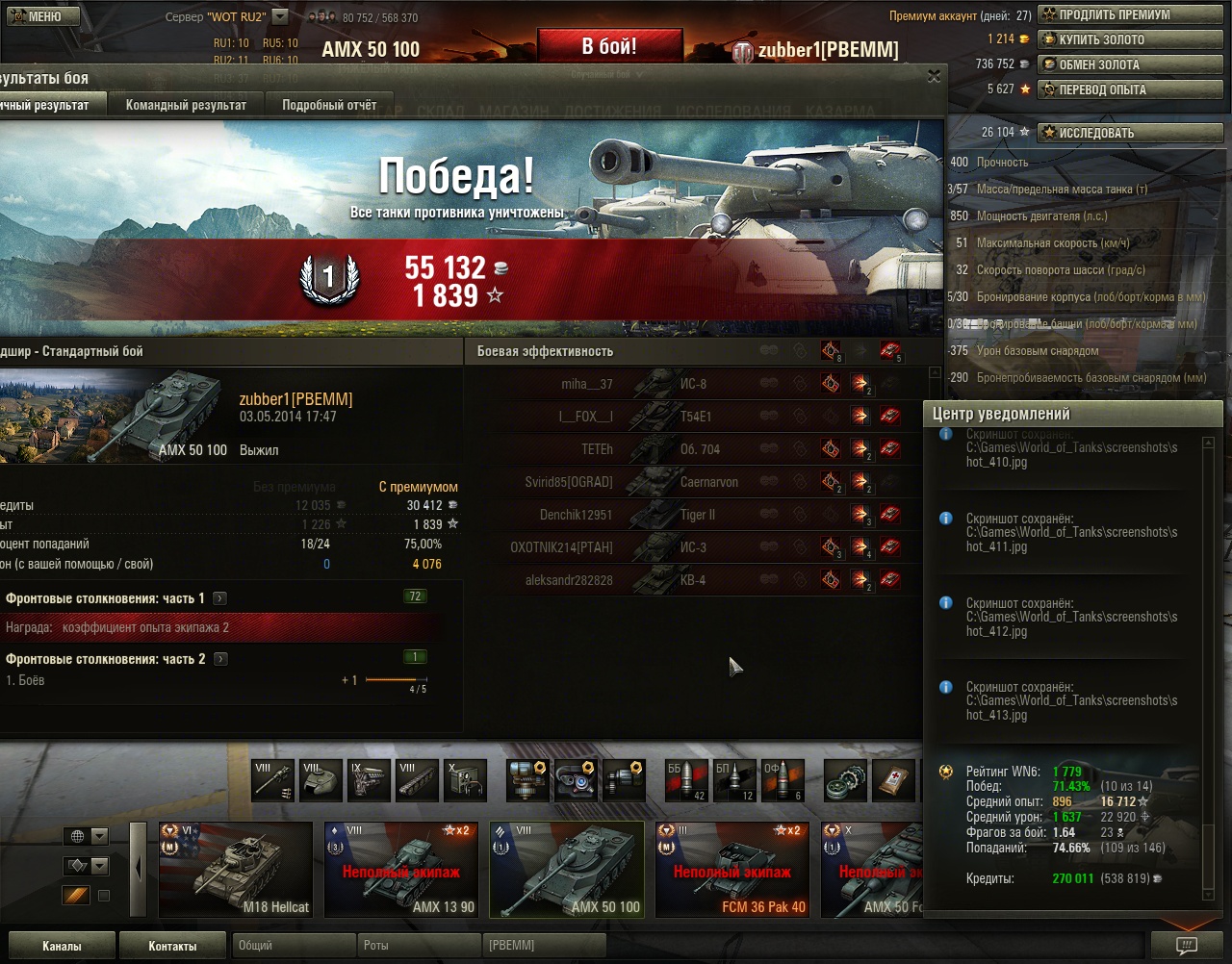The image size is (1232, 964).
Task: Switch to the Командный результат tab
Action: [186, 105]
